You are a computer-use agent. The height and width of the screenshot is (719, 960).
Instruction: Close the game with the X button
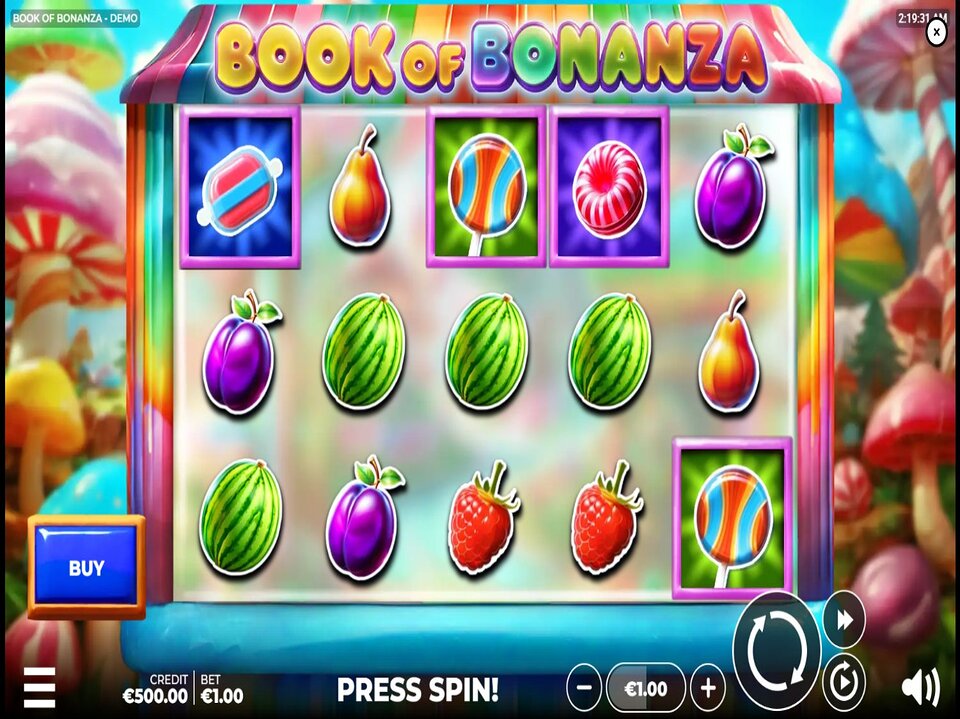(x=936, y=33)
